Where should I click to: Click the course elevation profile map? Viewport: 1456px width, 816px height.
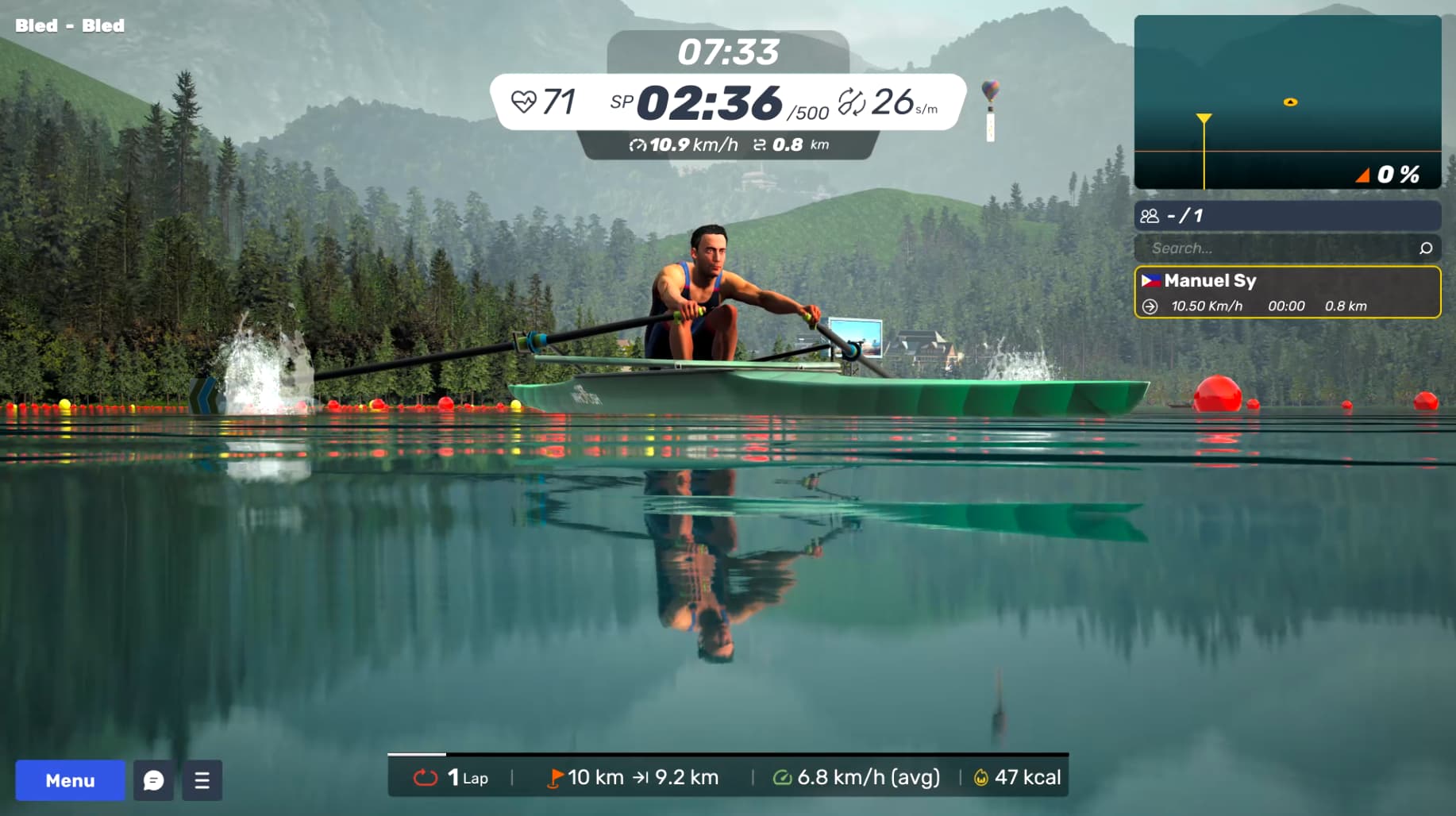(x=1287, y=102)
